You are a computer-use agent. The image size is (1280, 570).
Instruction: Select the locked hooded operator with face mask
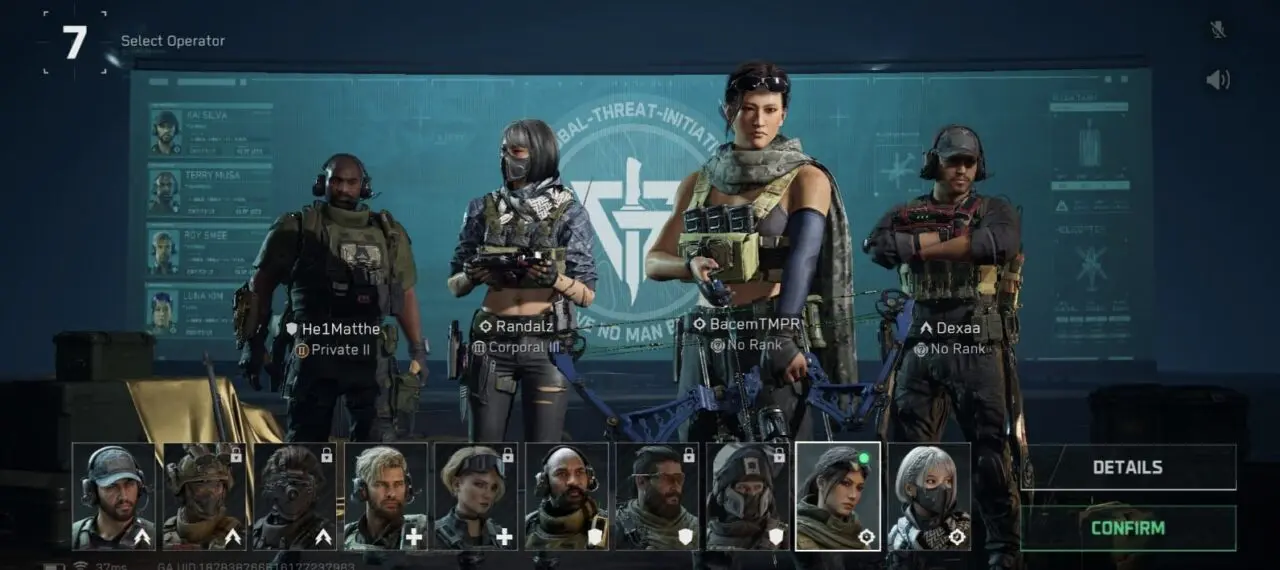pos(748,496)
